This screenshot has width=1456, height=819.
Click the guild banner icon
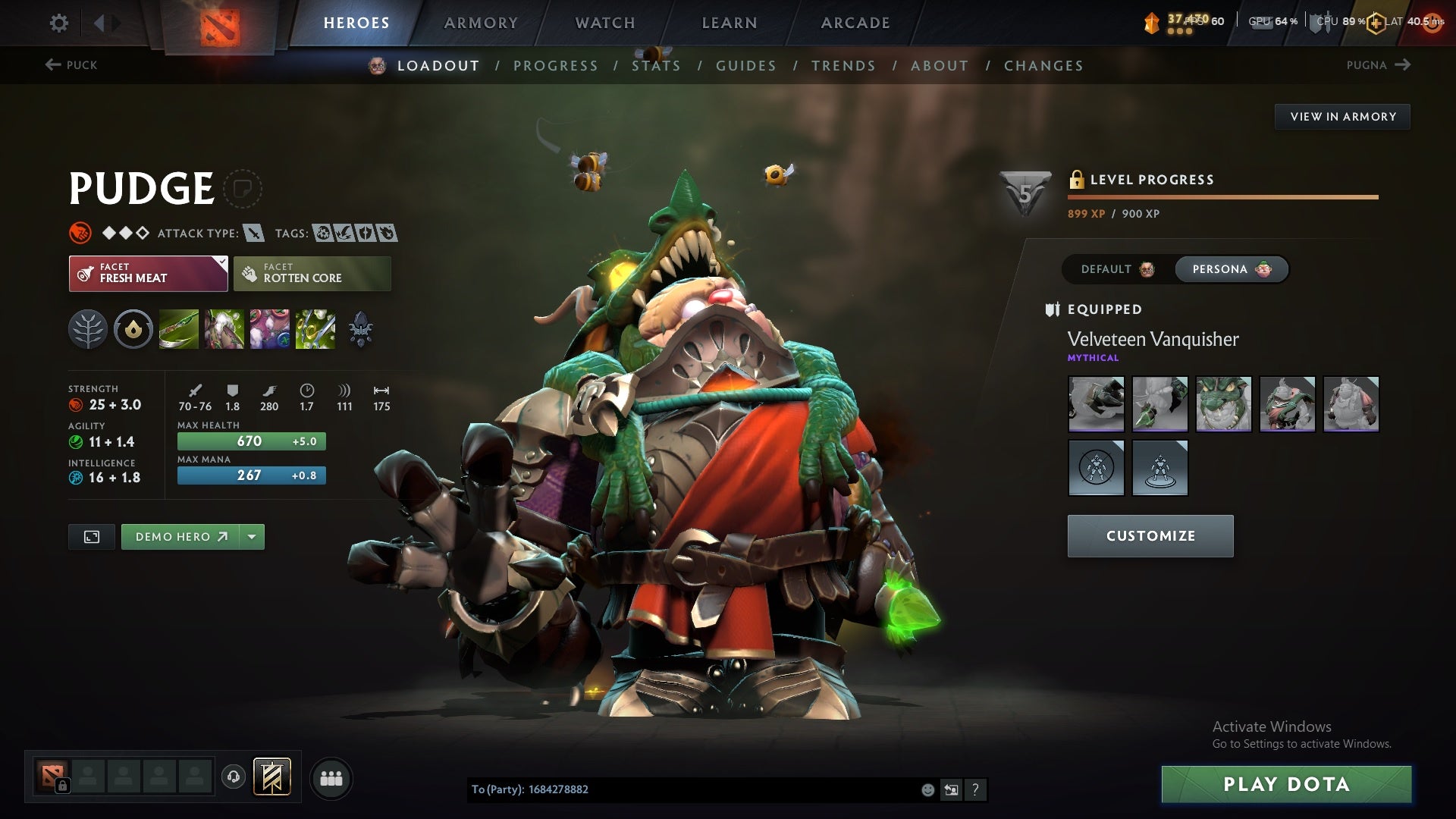click(x=271, y=777)
